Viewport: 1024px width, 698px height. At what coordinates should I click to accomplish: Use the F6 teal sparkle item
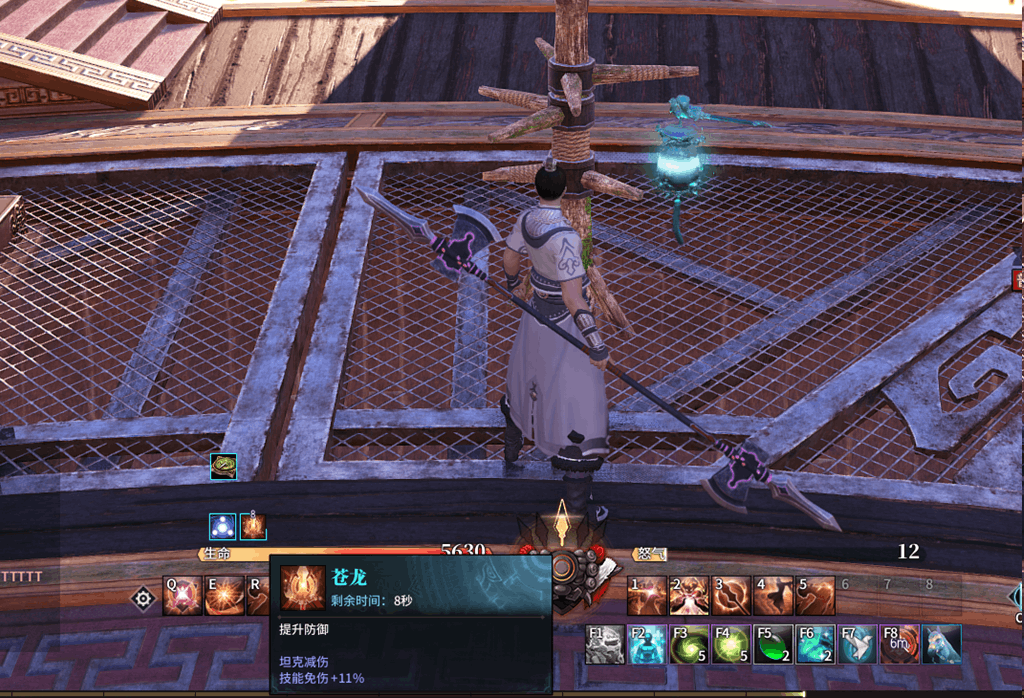[815, 645]
